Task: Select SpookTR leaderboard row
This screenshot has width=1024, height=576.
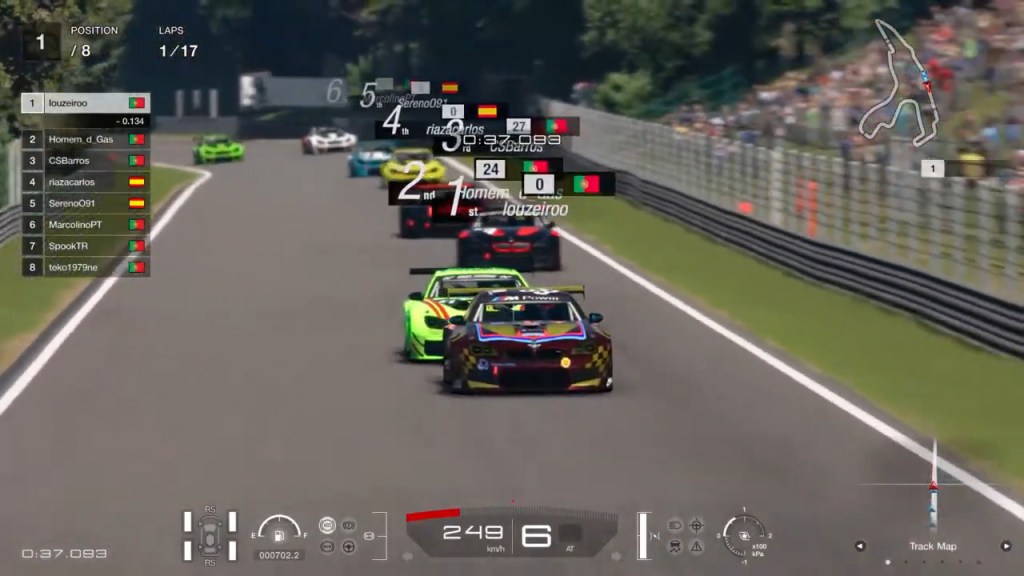Action: (86, 246)
